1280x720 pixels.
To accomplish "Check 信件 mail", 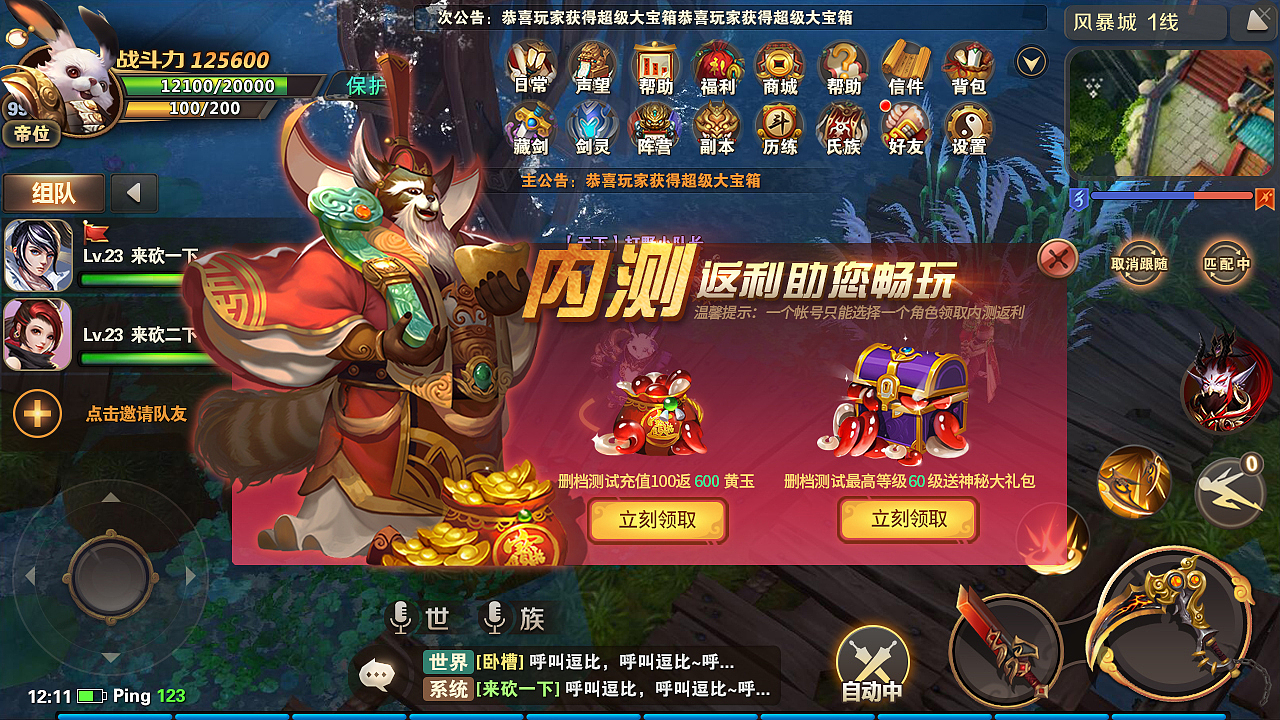I will 905,67.
